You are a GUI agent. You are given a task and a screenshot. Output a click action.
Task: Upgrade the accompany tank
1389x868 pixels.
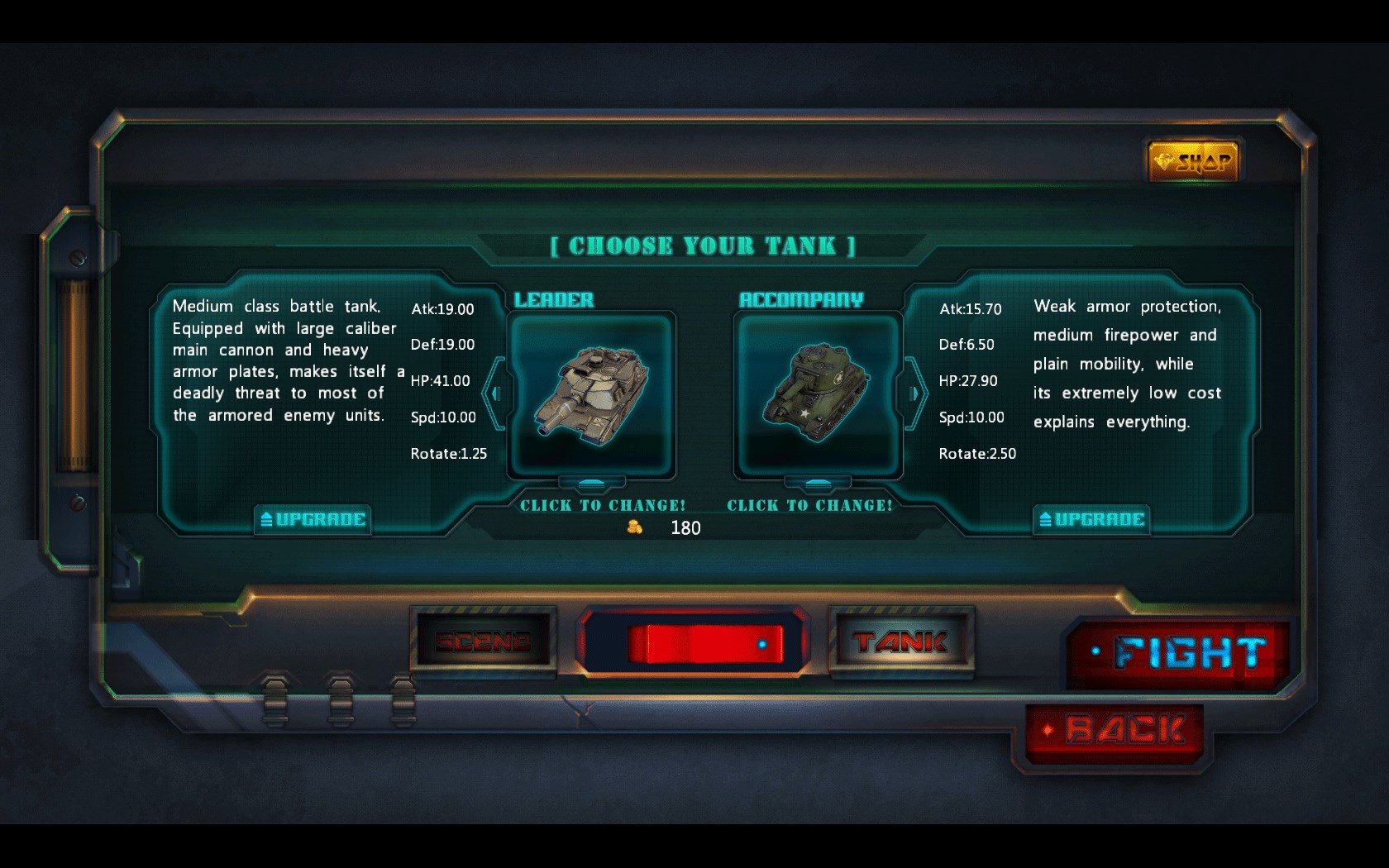[1091, 519]
